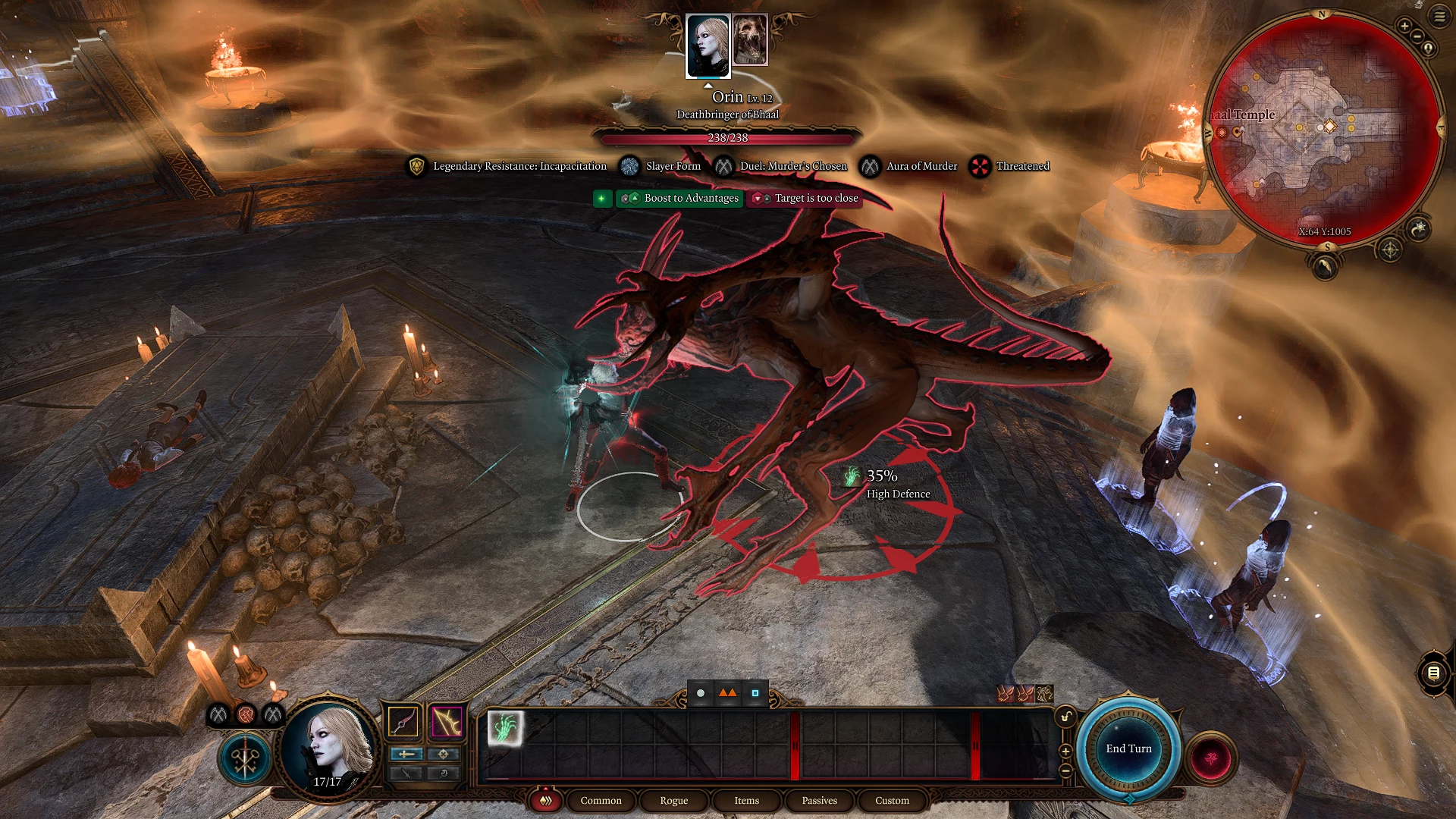This screenshot has width=1456, height=819.
Task: Open the Rogue hotbar tab
Action: click(673, 801)
